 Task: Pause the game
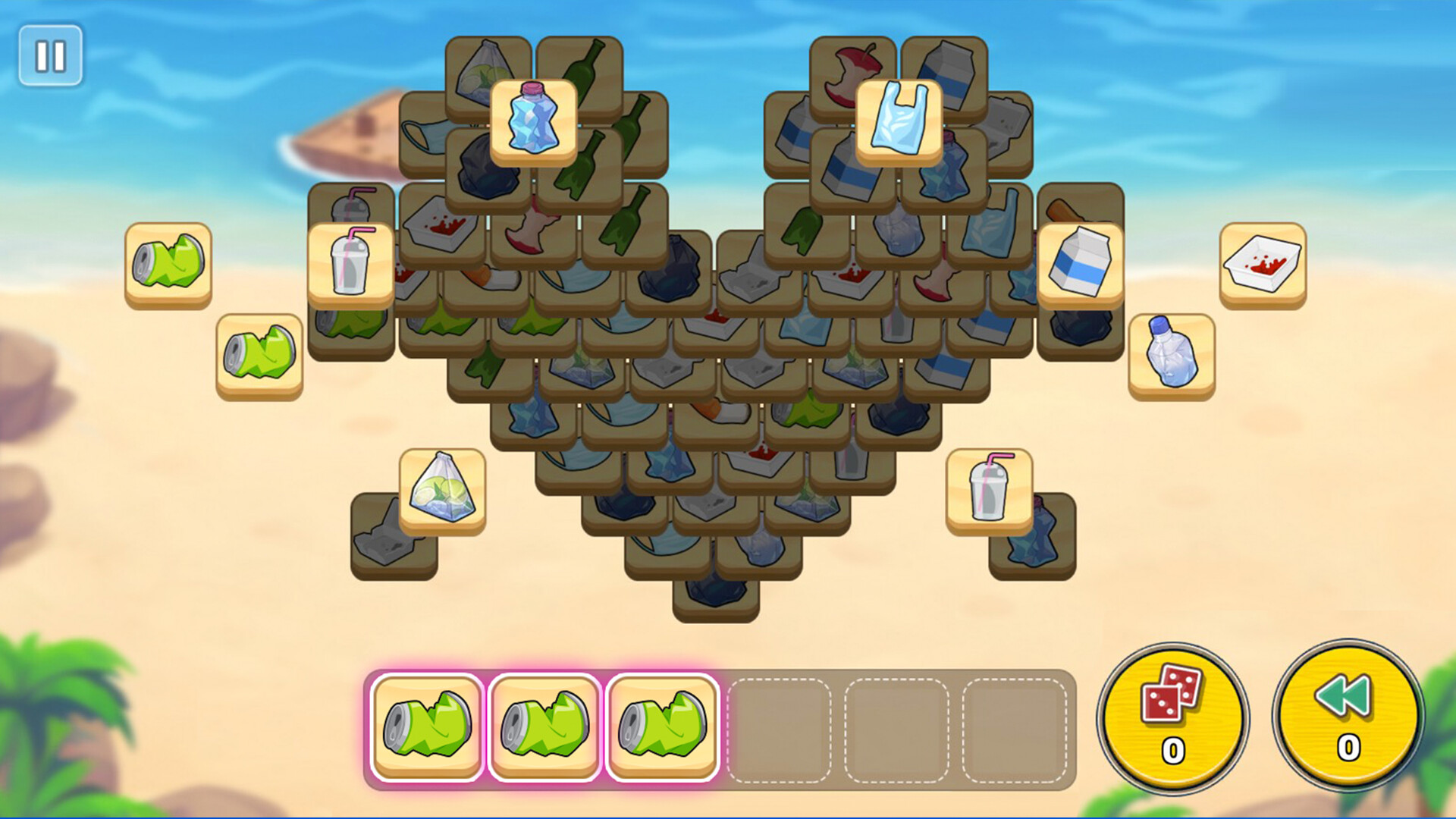50,55
